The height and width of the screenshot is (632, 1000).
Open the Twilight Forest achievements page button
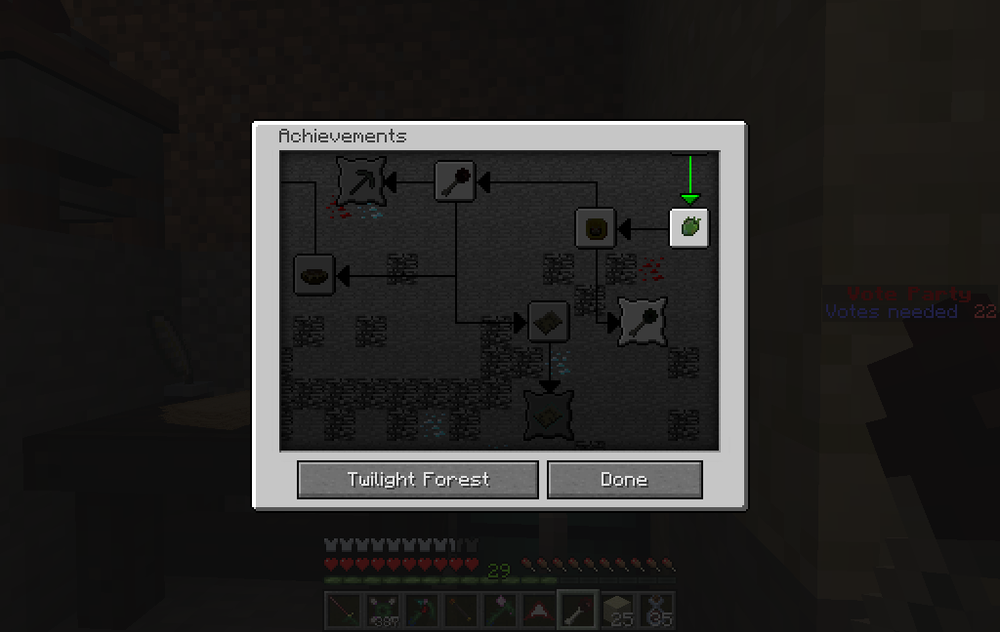point(418,480)
